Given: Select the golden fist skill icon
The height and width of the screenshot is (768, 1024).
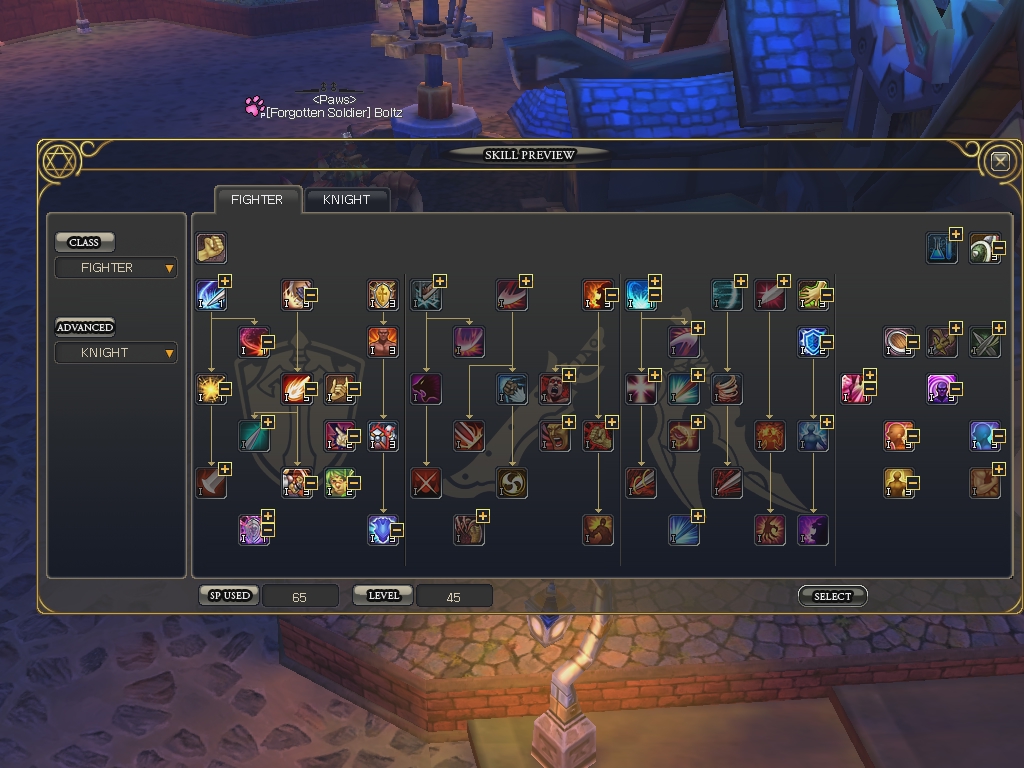Looking at the screenshot, I should 211,247.
